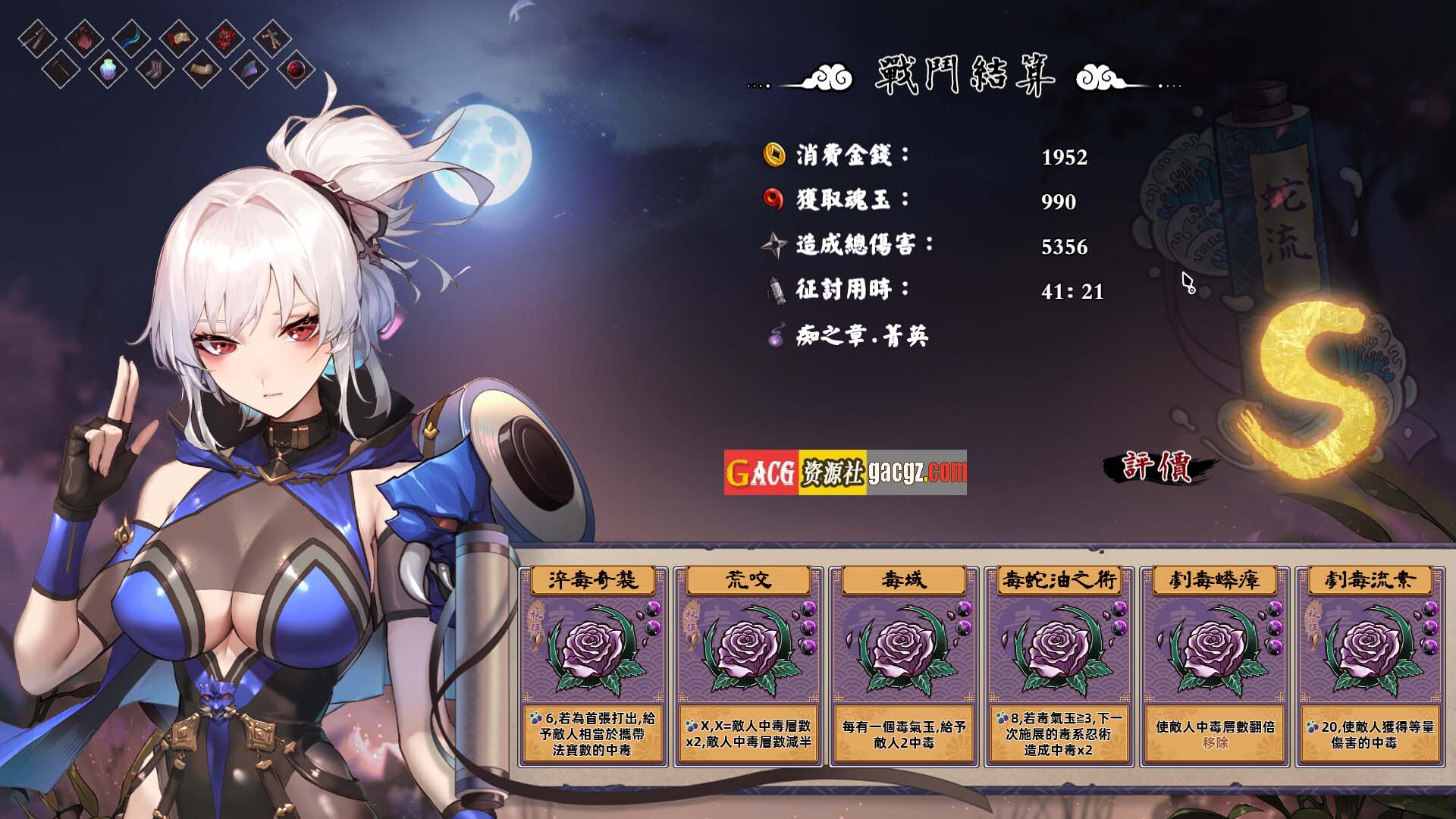The height and width of the screenshot is (819, 1456).
Task: Select the red demon mask relic
Action: coord(225,37)
